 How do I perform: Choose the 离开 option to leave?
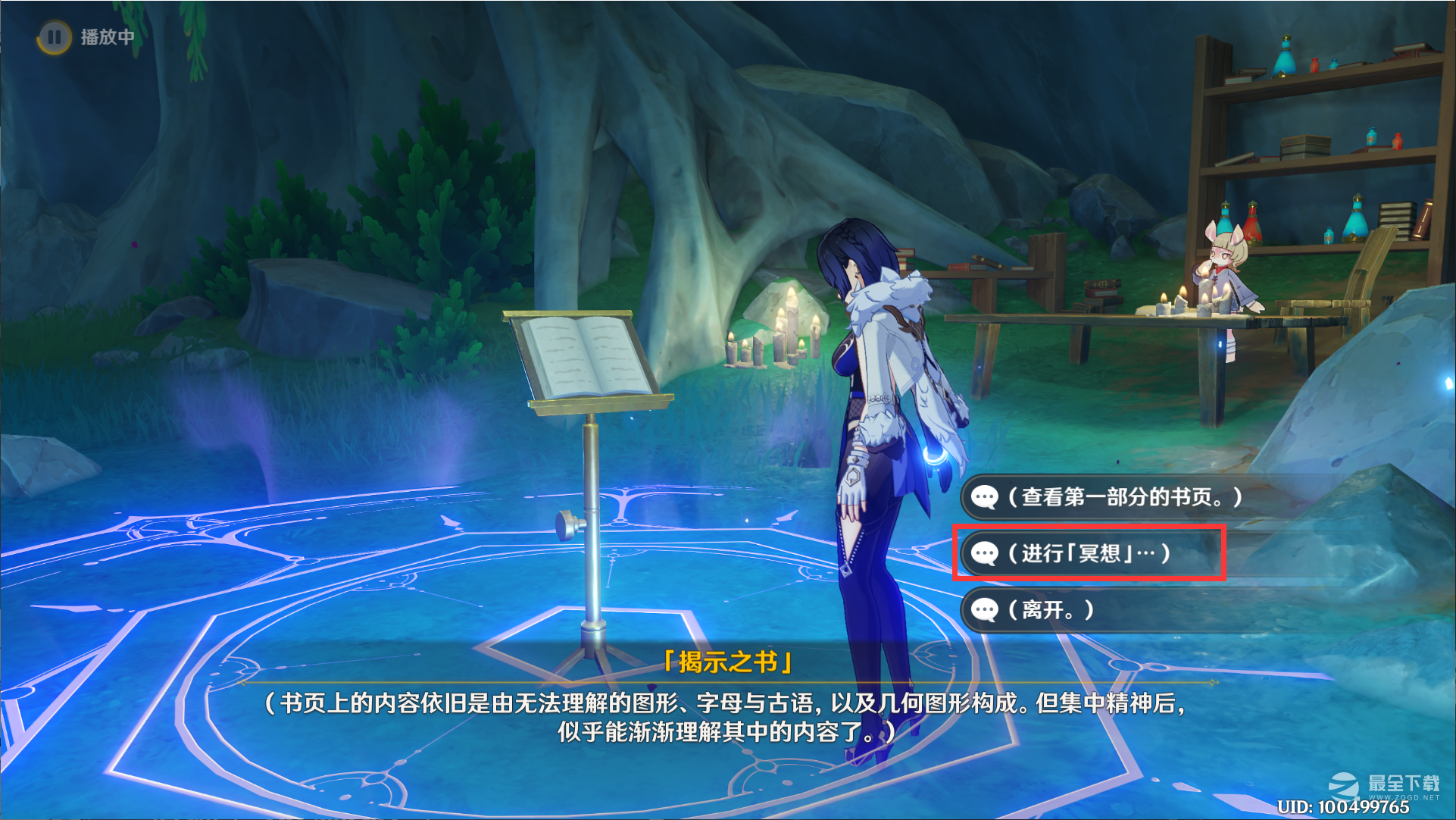(x=1053, y=609)
